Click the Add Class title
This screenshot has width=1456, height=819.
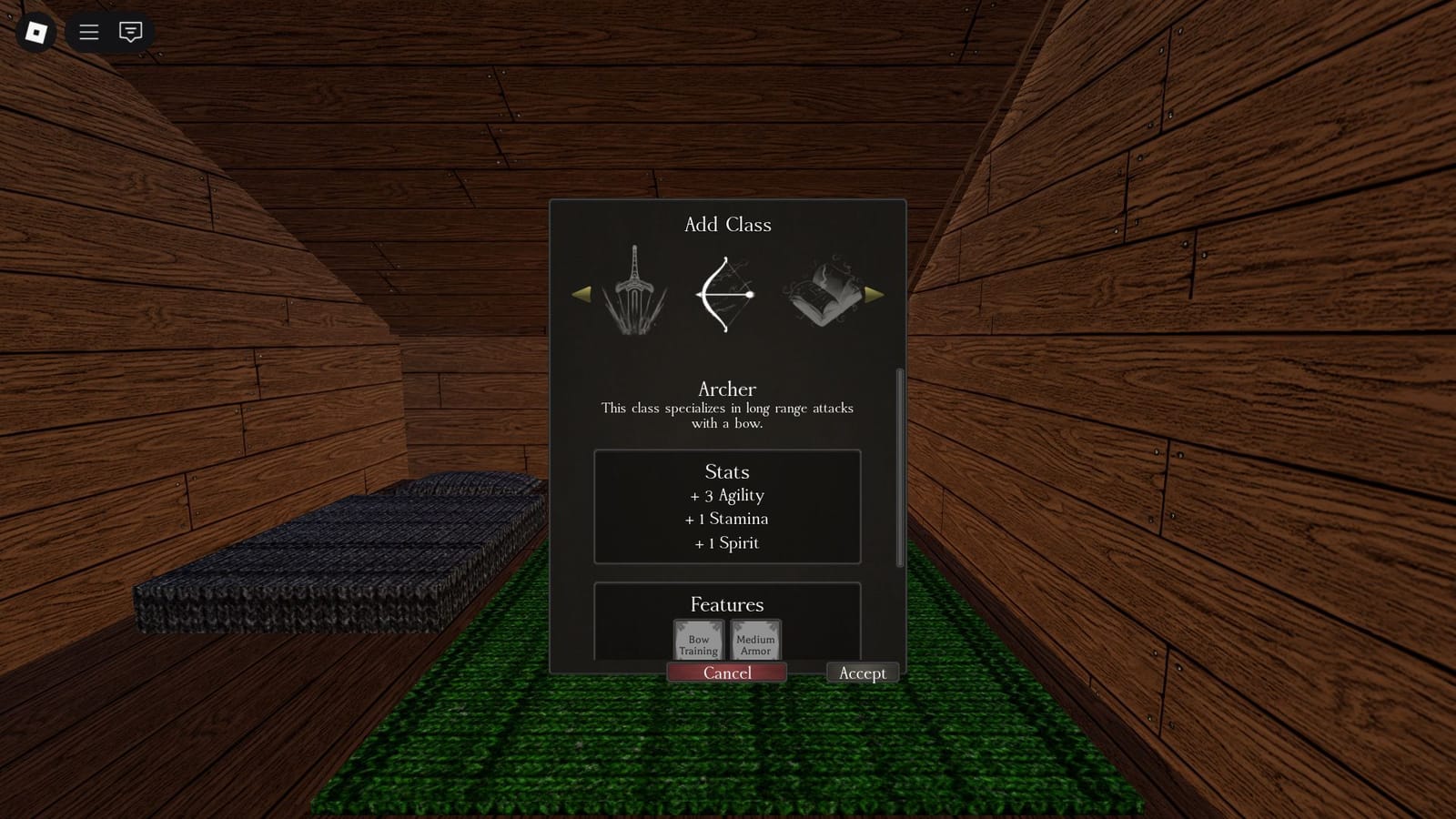(x=726, y=225)
